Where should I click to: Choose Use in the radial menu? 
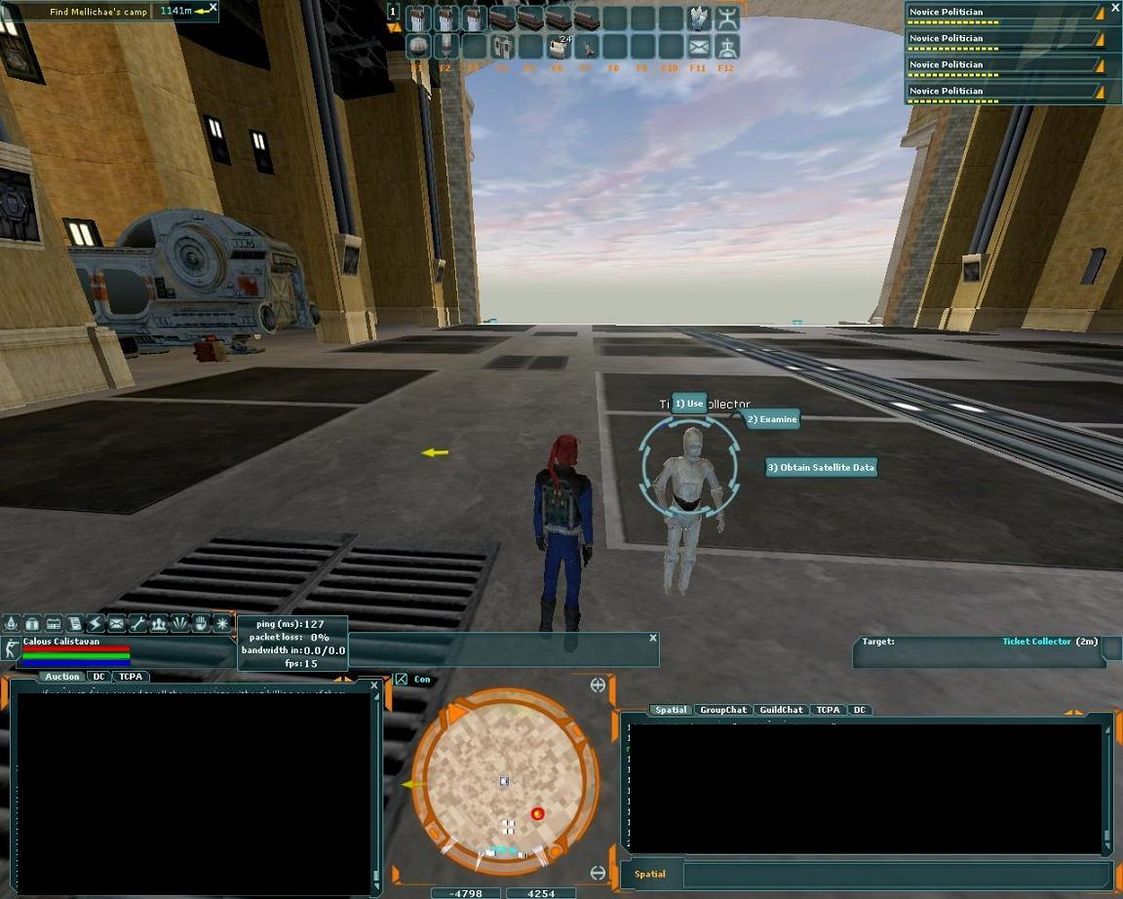click(689, 403)
